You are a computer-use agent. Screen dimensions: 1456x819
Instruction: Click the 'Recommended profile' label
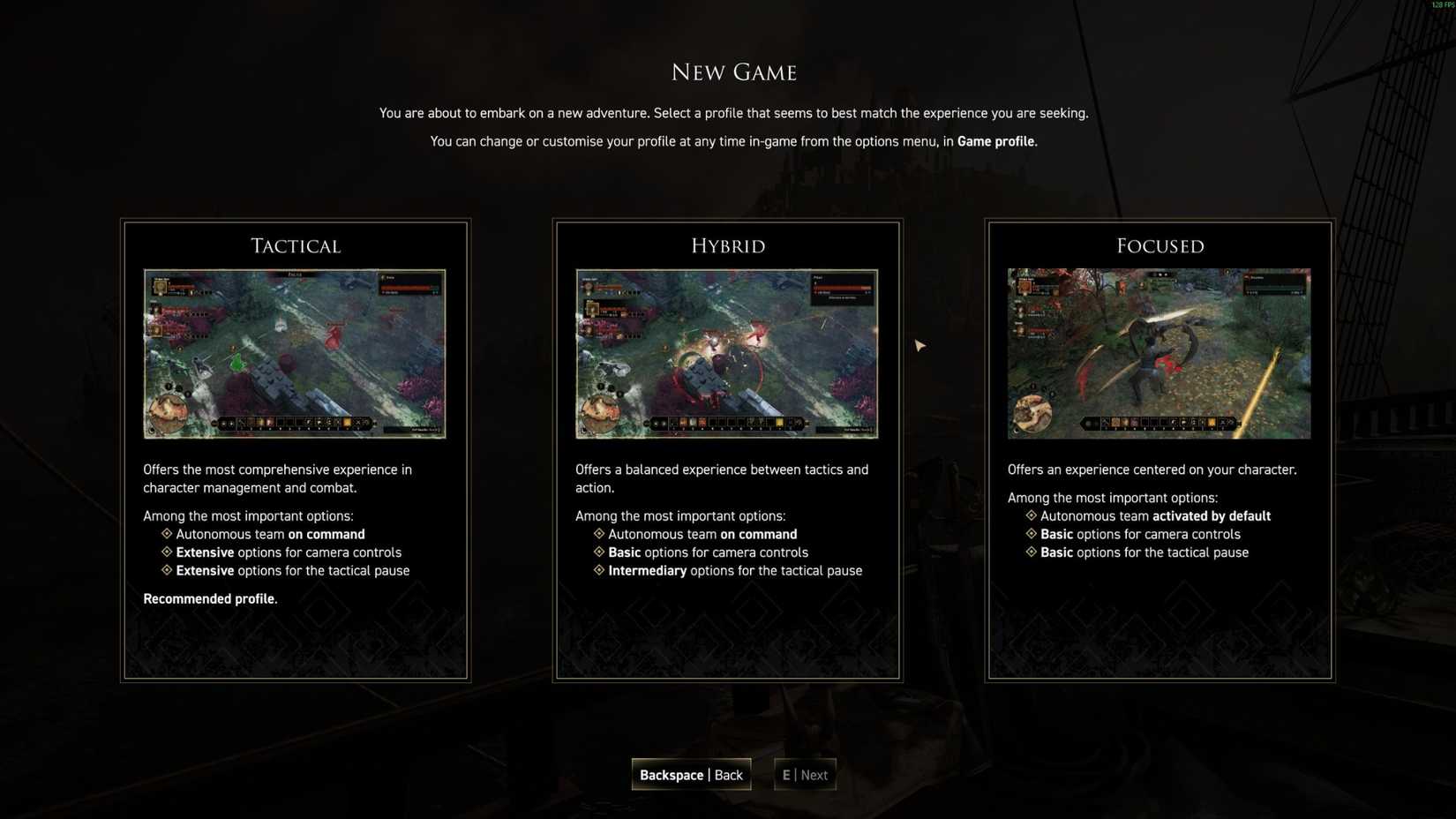click(x=209, y=598)
